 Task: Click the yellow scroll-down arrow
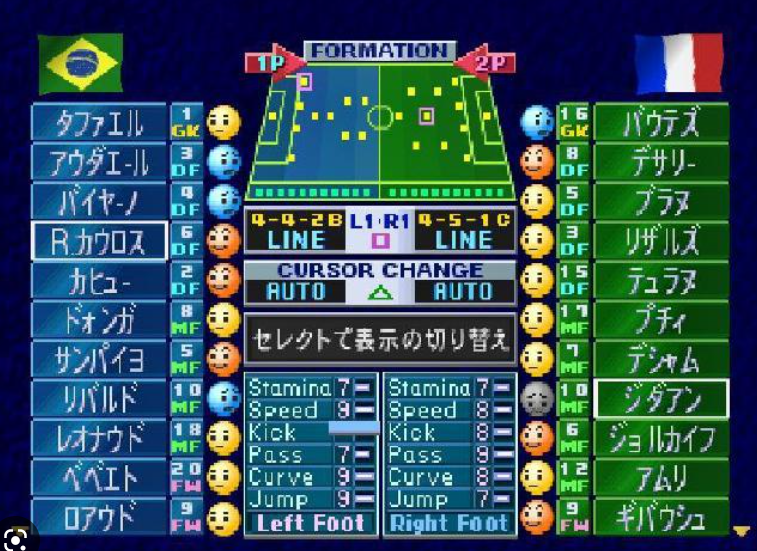pos(741,531)
